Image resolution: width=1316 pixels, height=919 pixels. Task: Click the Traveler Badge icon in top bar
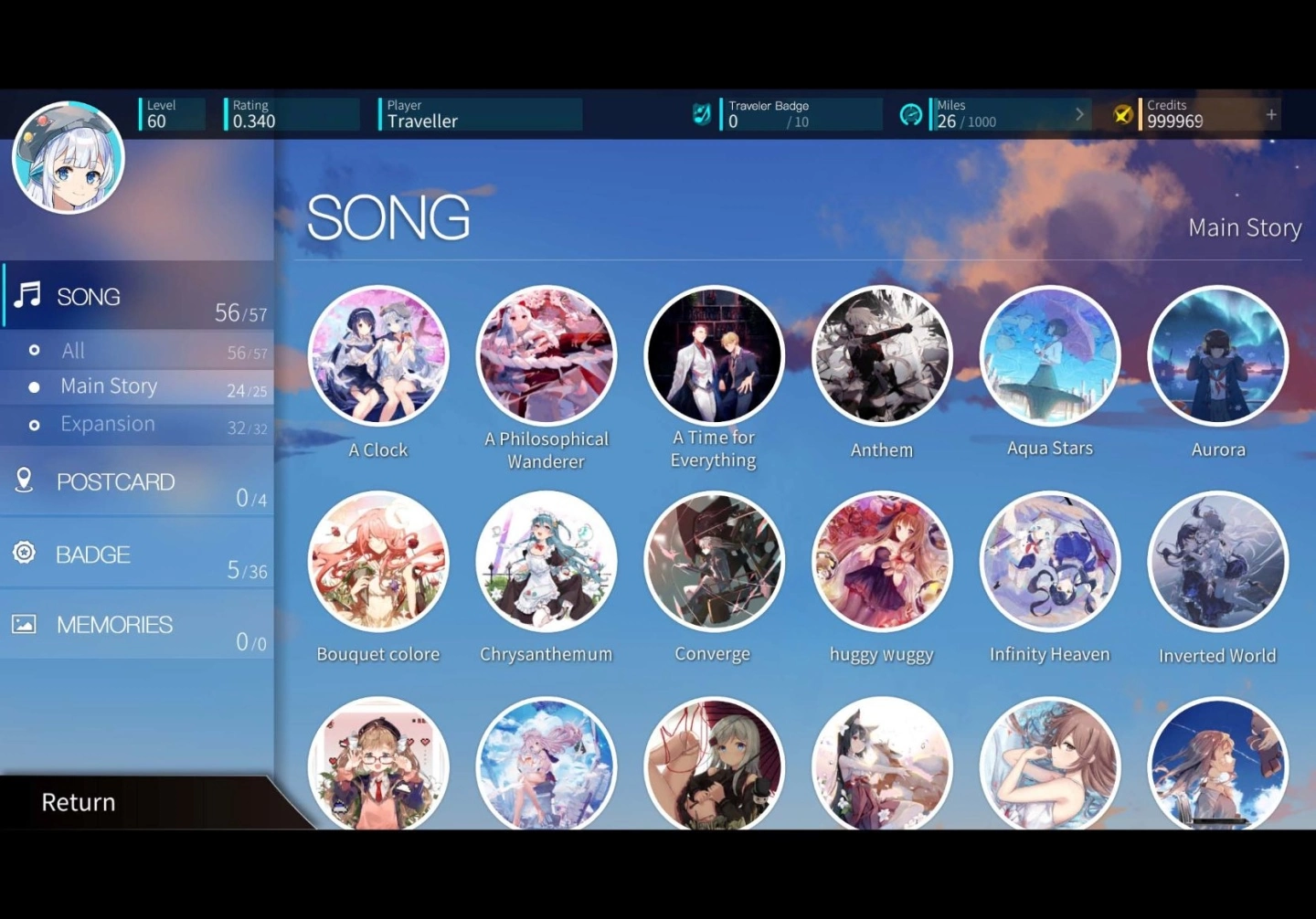click(700, 113)
